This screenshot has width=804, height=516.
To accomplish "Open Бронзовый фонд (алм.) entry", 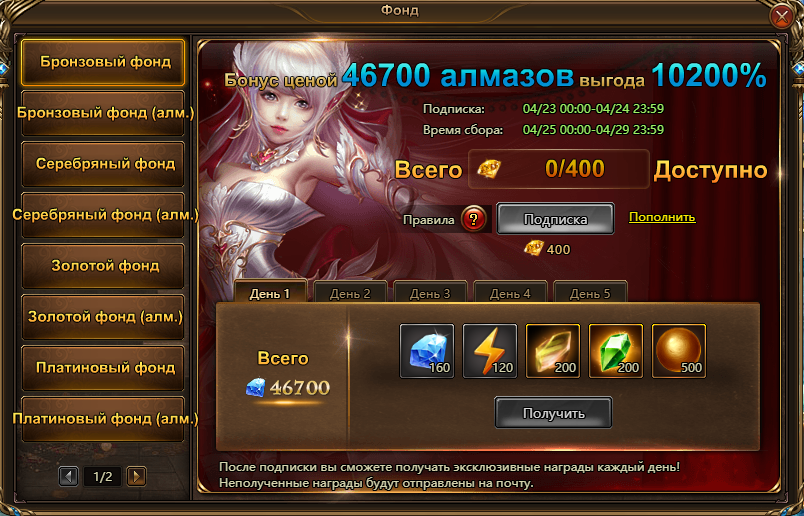I will (x=103, y=113).
